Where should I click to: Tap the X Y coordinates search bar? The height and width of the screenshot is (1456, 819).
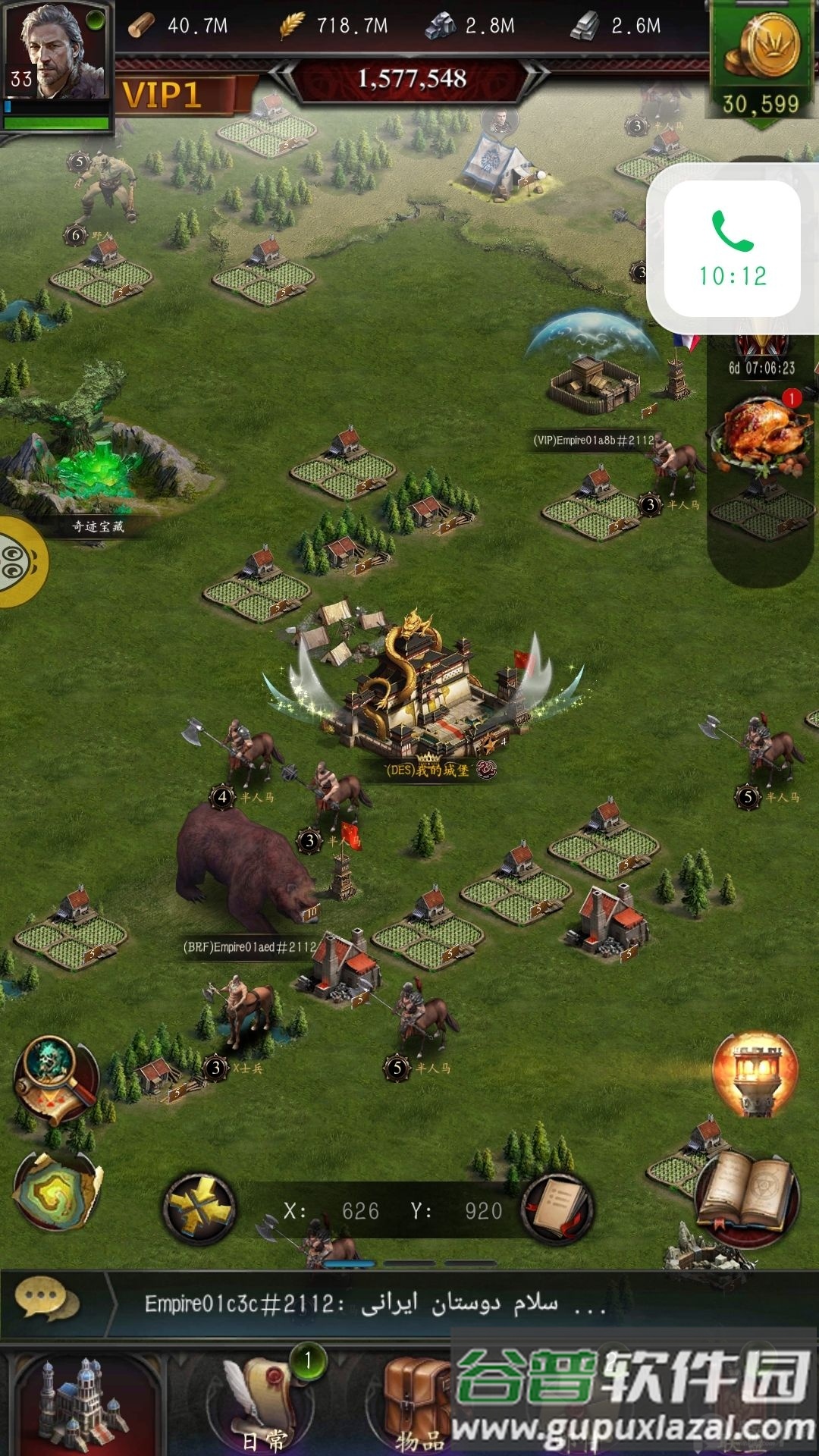coord(393,1210)
